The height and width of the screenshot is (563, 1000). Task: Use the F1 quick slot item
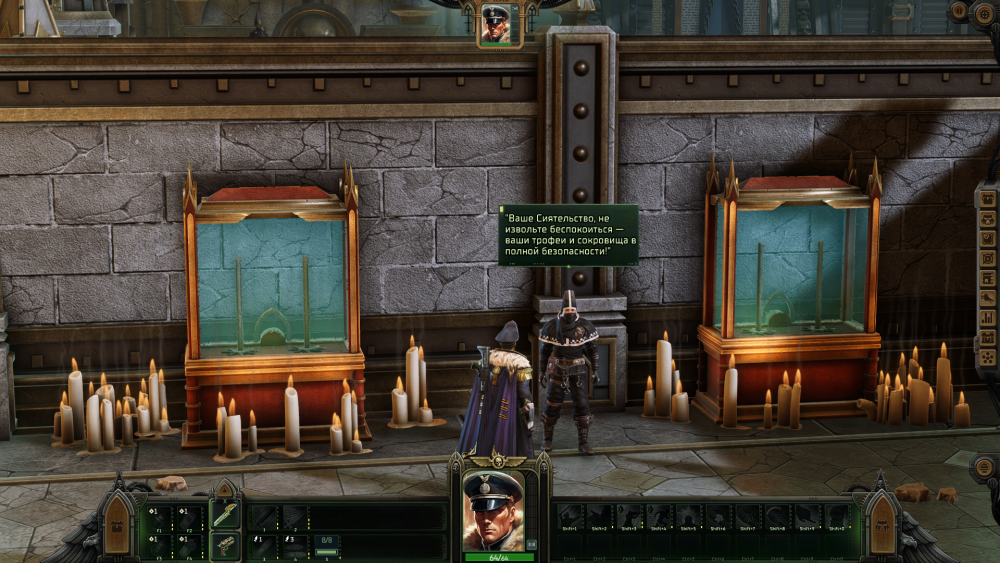[159, 516]
